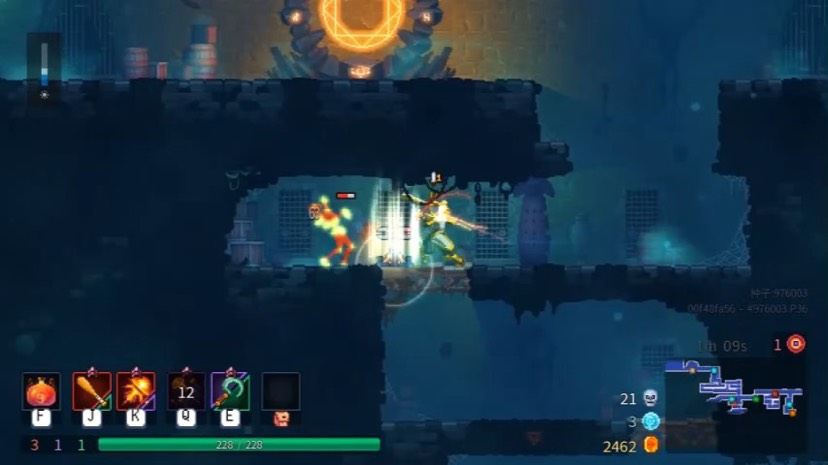Select the wooden club weapon slot

coord(92,391)
